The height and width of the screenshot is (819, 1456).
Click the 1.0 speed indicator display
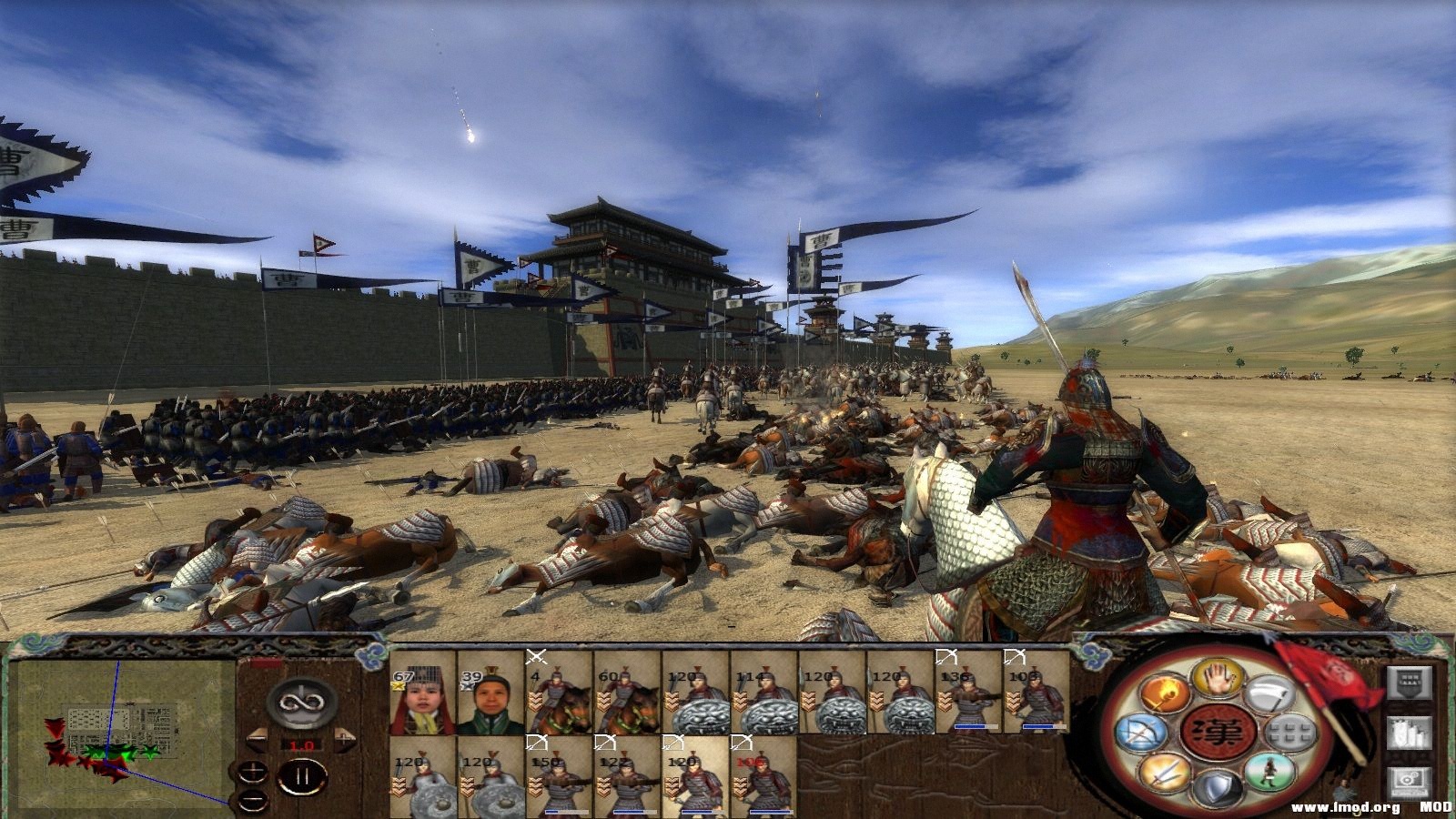click(x=301, y=745)
